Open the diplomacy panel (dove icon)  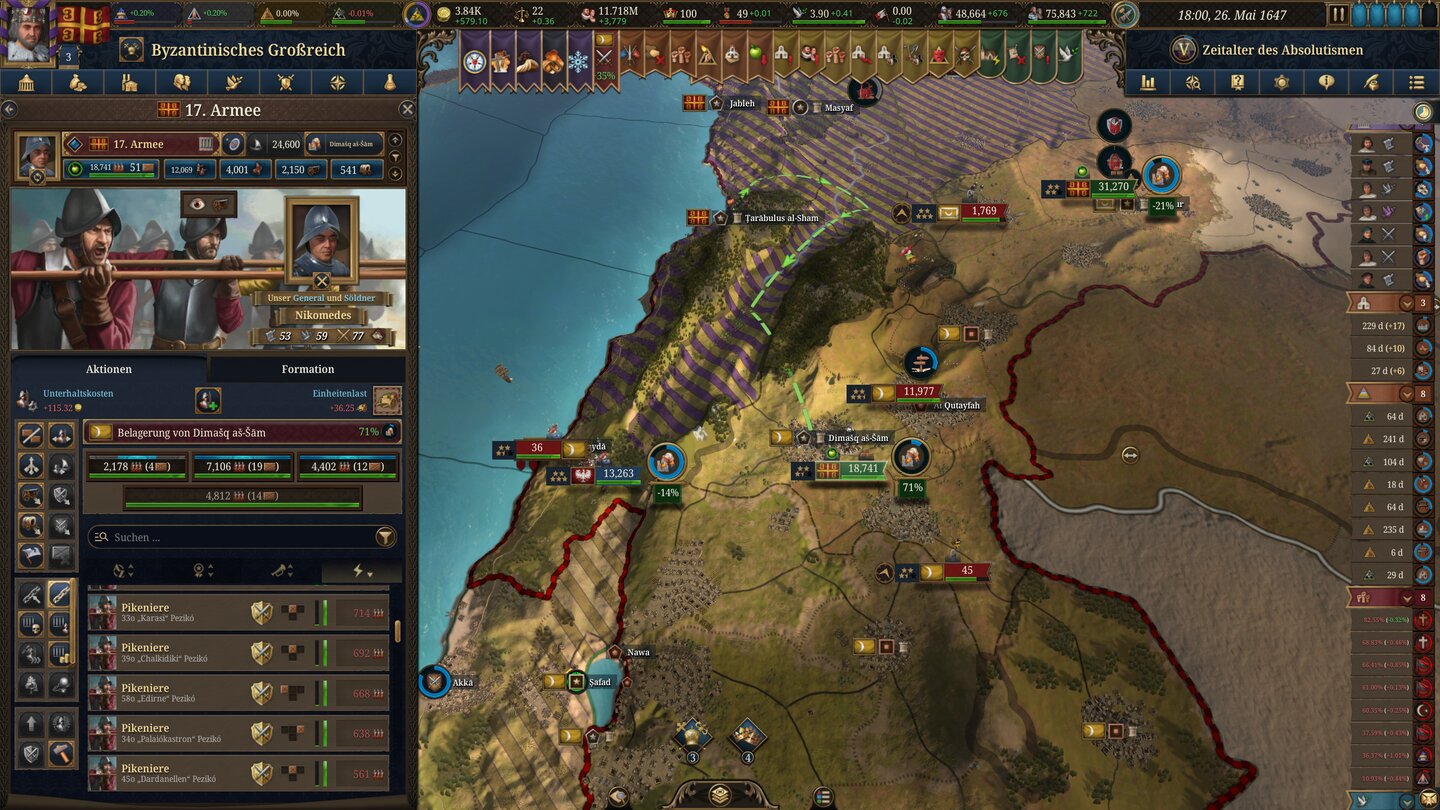pos(233,82)
